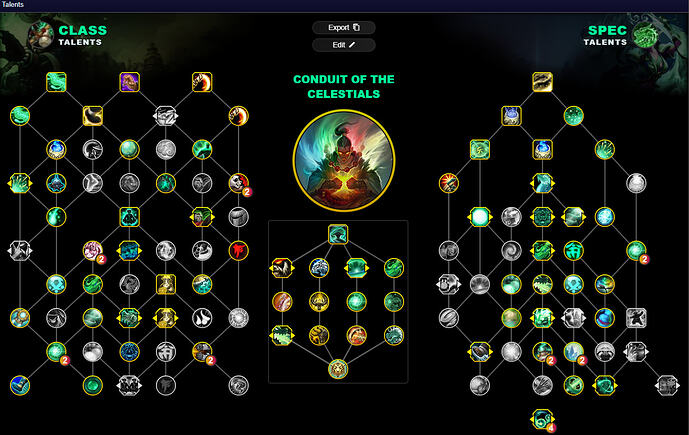Select the green square talent atop the class tree
This screenshot has height=435, width=689.
(57, 81)
